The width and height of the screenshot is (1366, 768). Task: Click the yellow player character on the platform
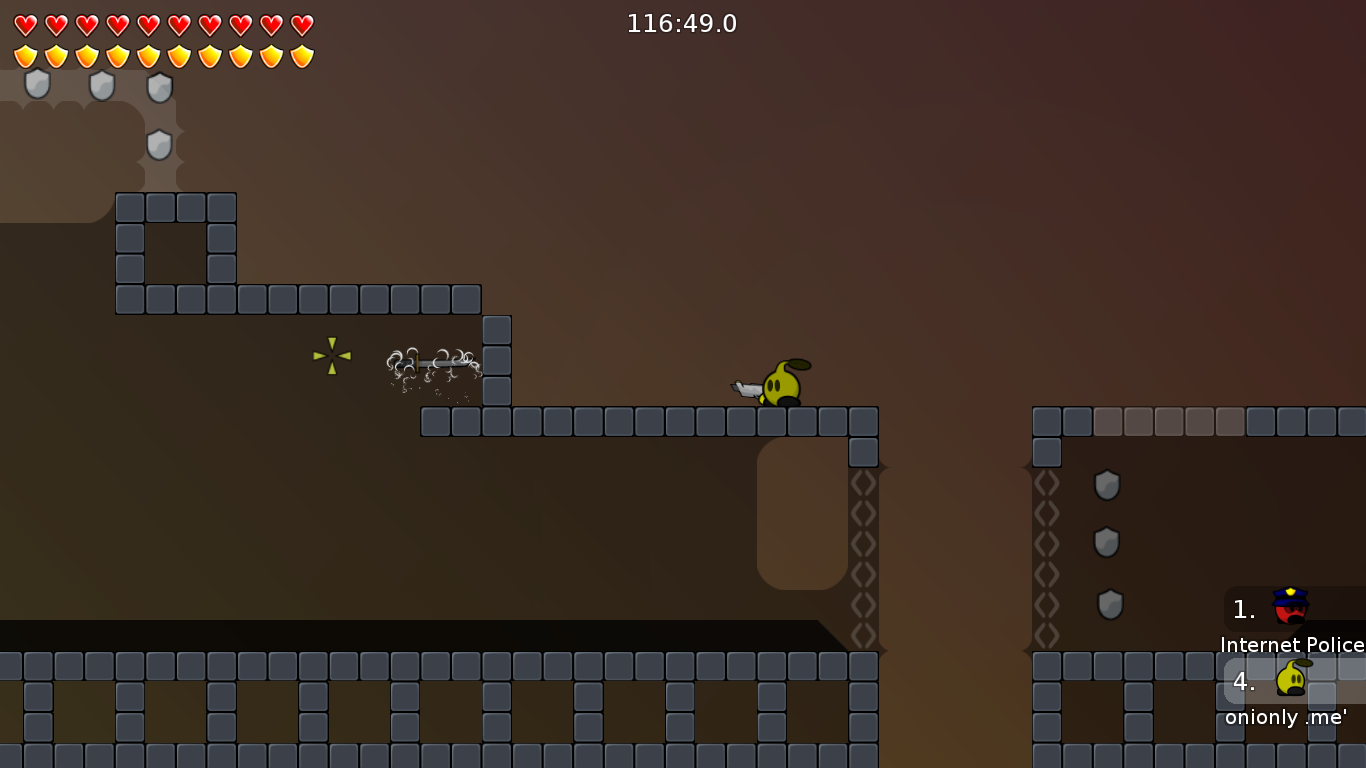pos(782,385)
